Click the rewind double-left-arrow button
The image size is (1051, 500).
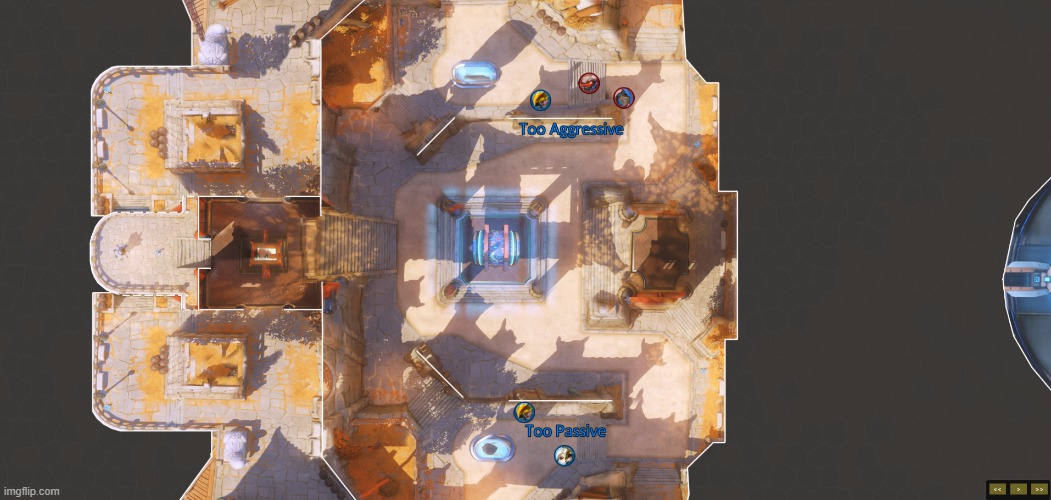pyautogui.click(x=998, y=489)
